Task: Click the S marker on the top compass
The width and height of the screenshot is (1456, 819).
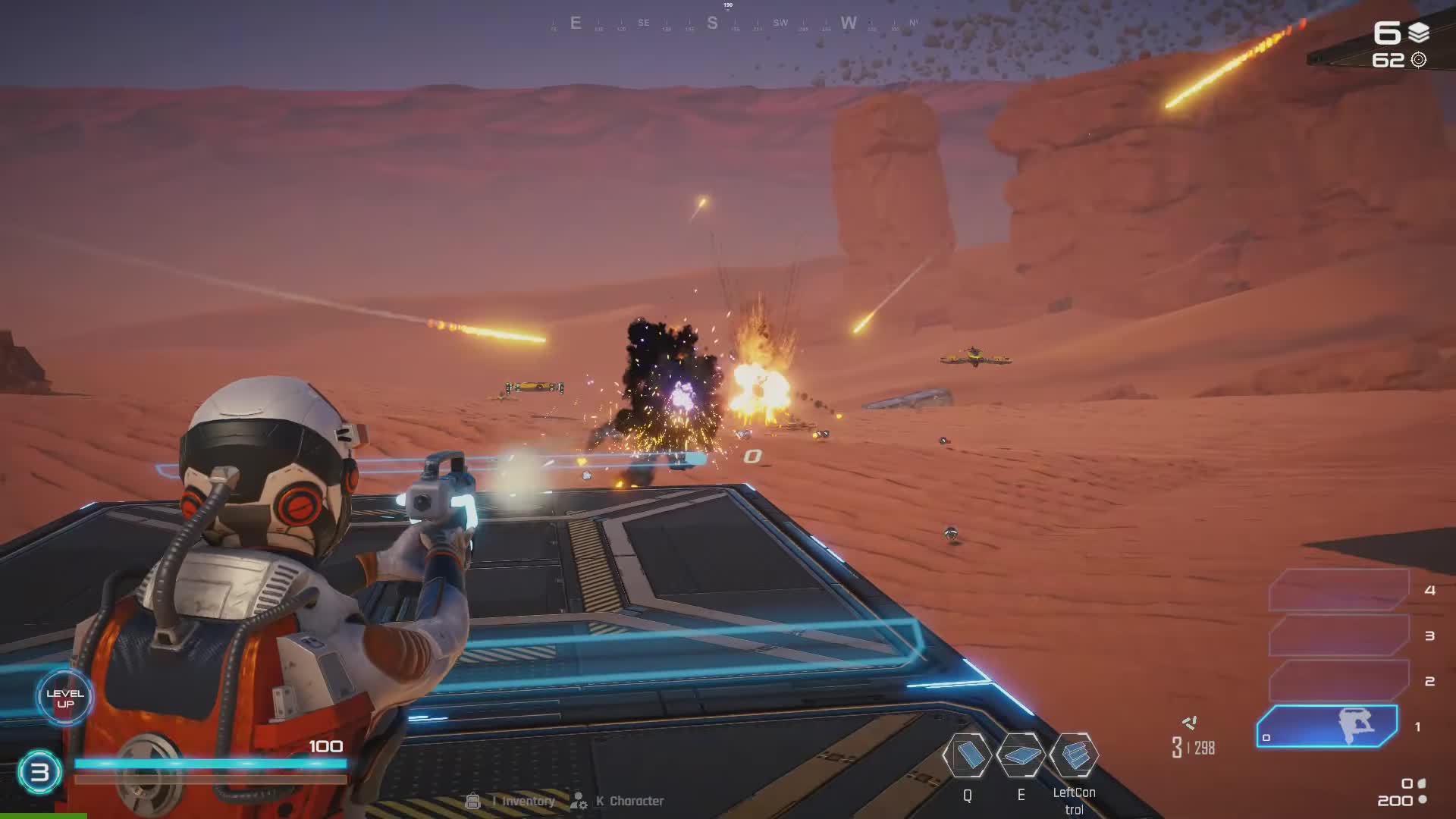Action: [x=711, y=24]
